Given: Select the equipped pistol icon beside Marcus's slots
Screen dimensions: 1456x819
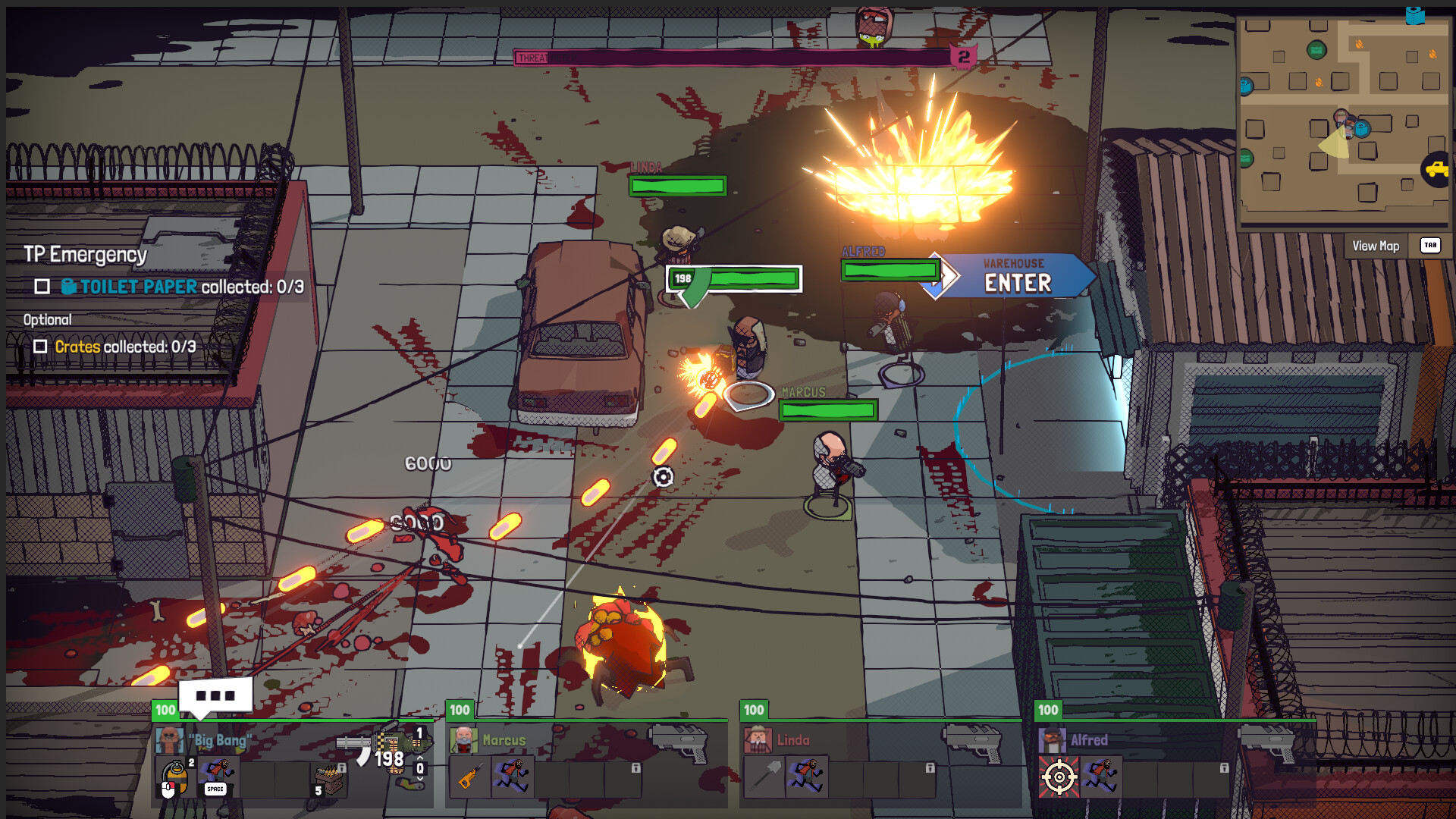Looking at the screenshot, I should 679,744.
